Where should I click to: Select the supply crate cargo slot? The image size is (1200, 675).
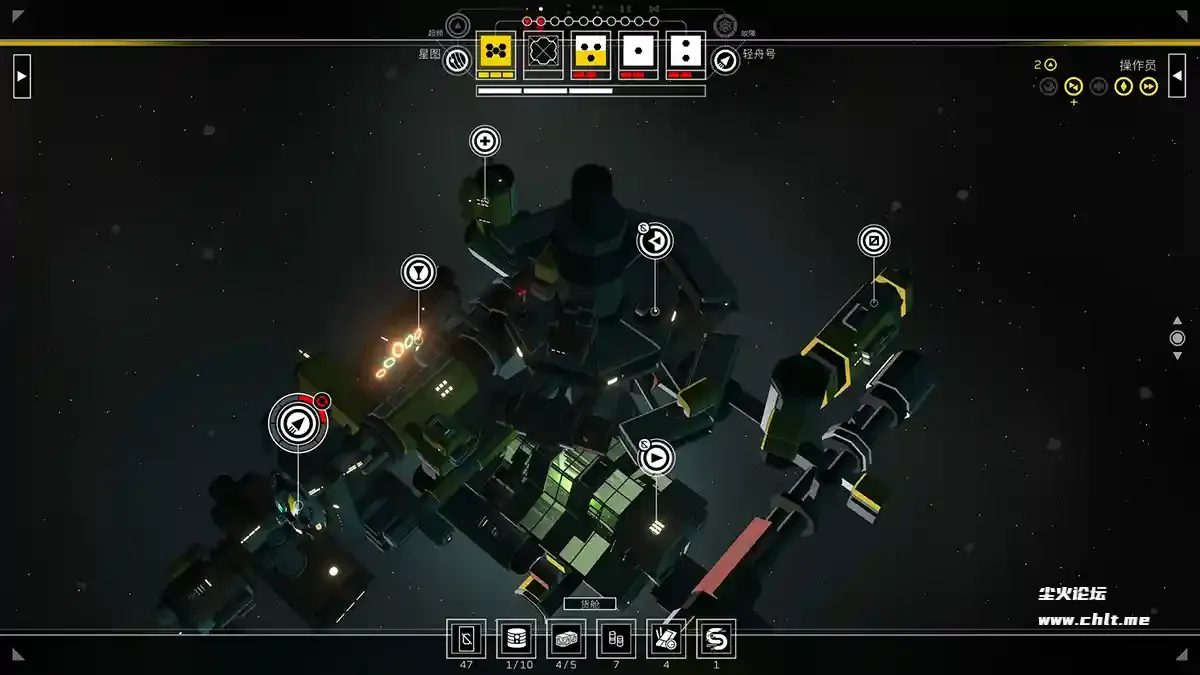click(566, 638)
